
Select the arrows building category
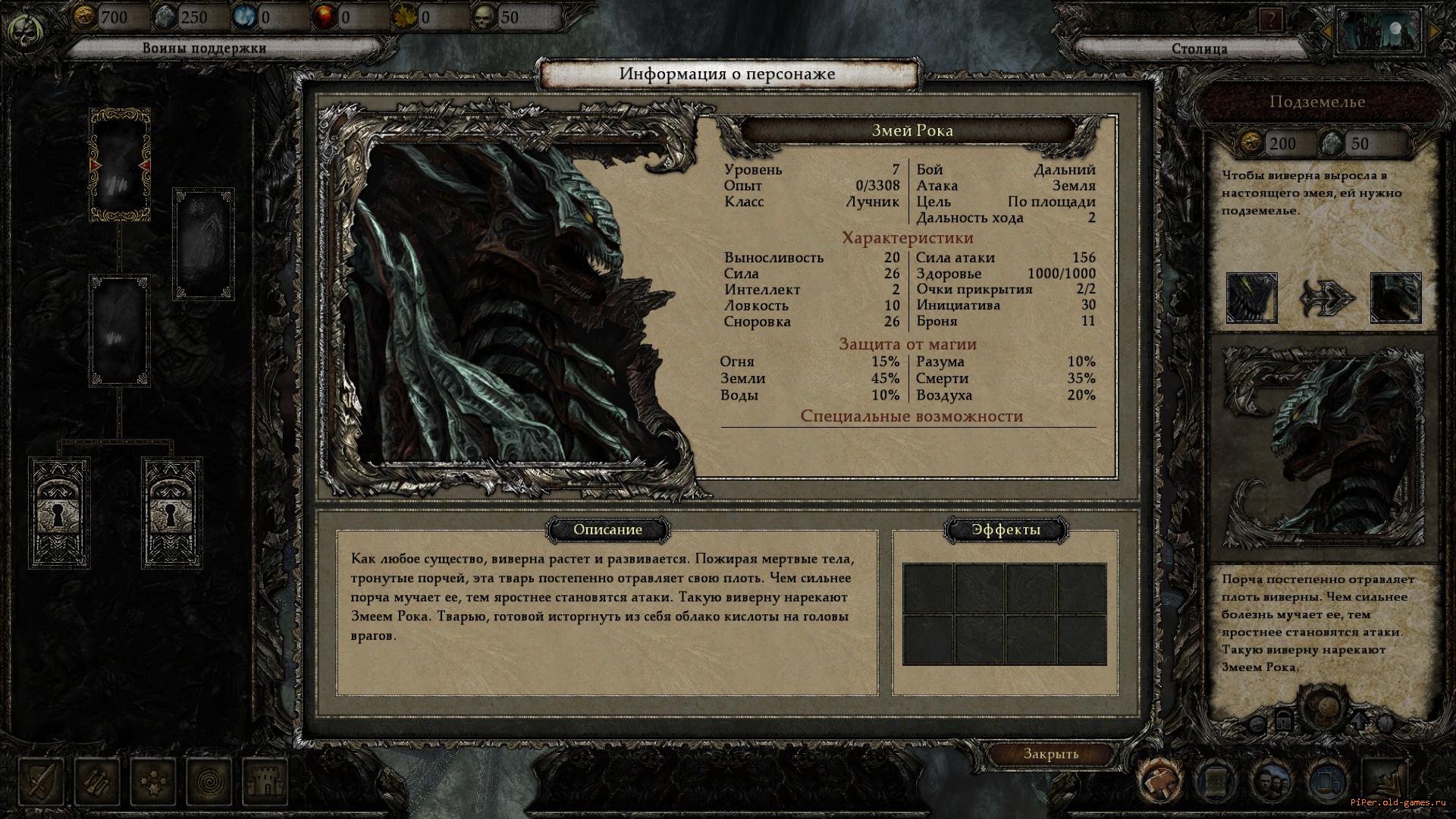pos(98,781)
